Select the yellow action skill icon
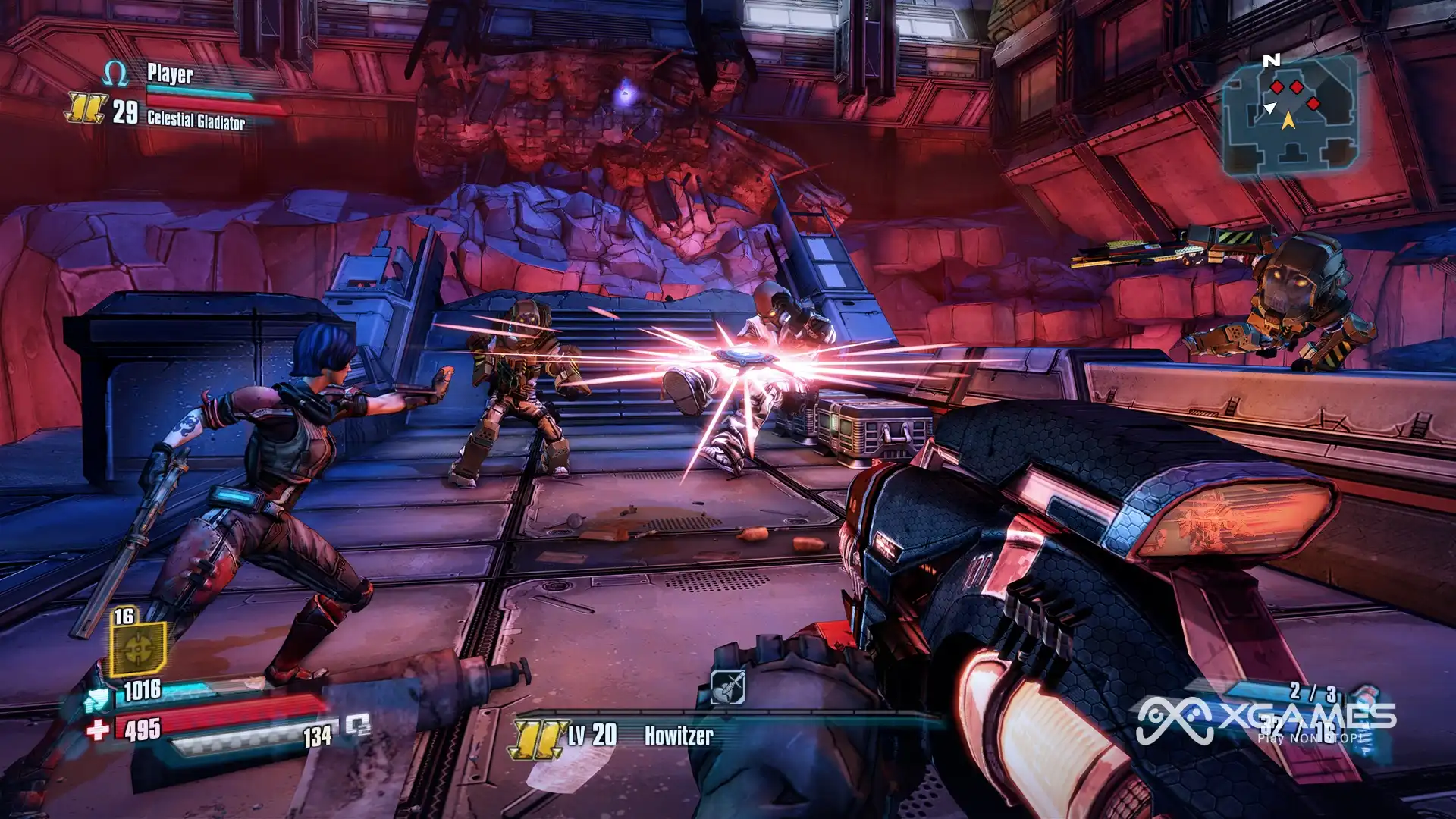This screenshot has height=819, width=1456. pos(138,648)
